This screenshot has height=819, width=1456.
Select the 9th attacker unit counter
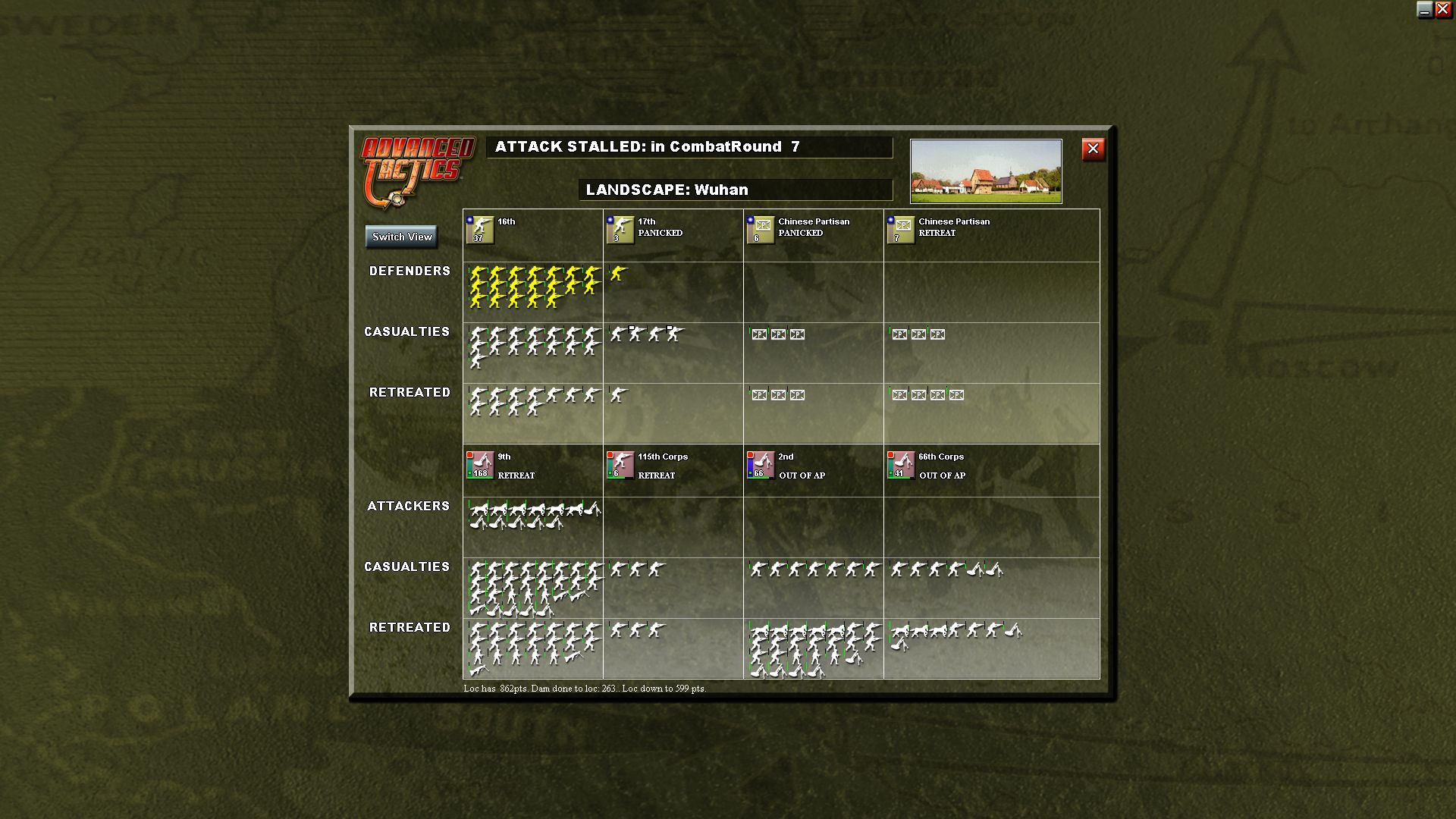(x=479, y=465)
